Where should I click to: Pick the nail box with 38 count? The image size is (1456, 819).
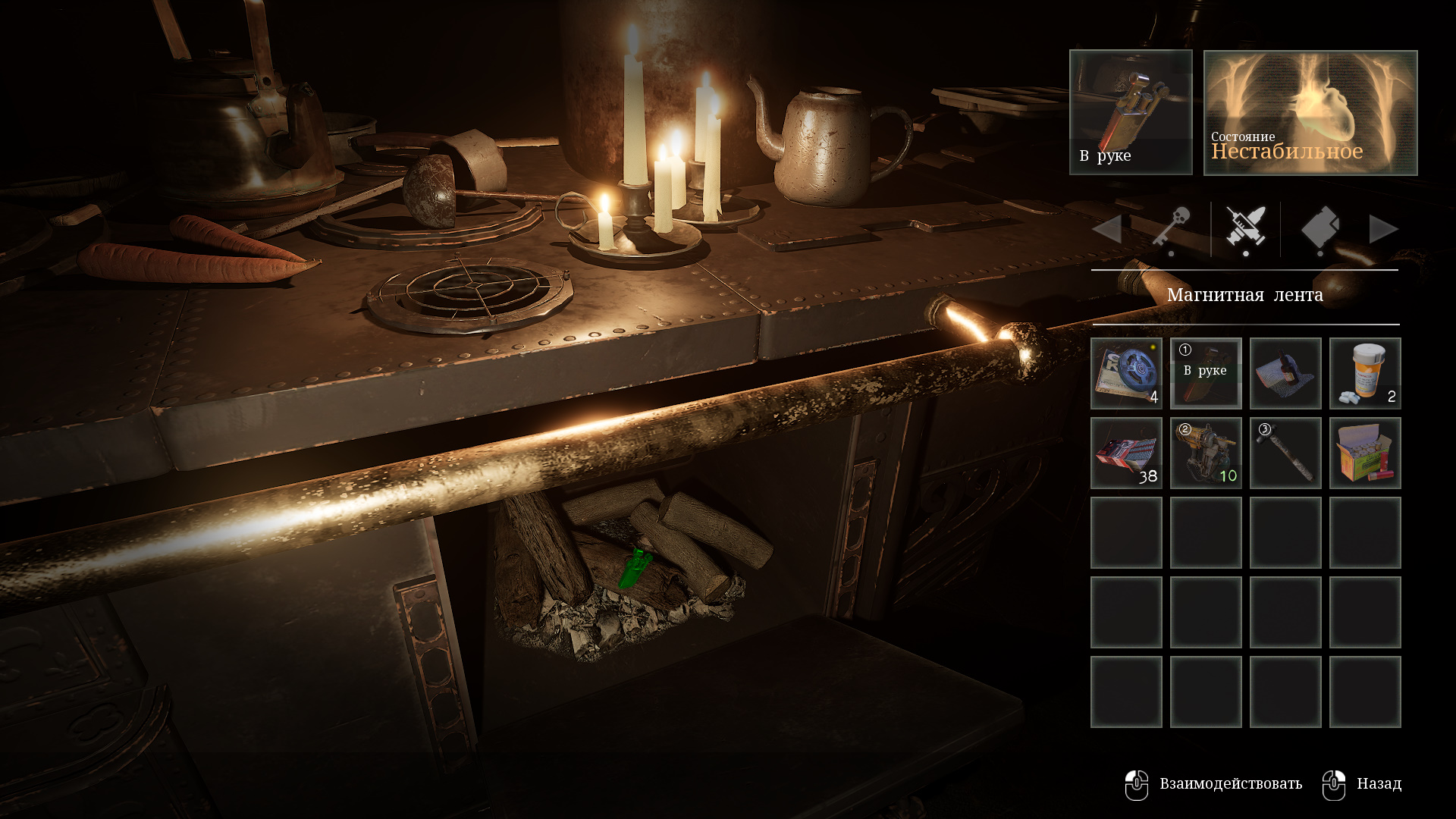click(1126, 453)
